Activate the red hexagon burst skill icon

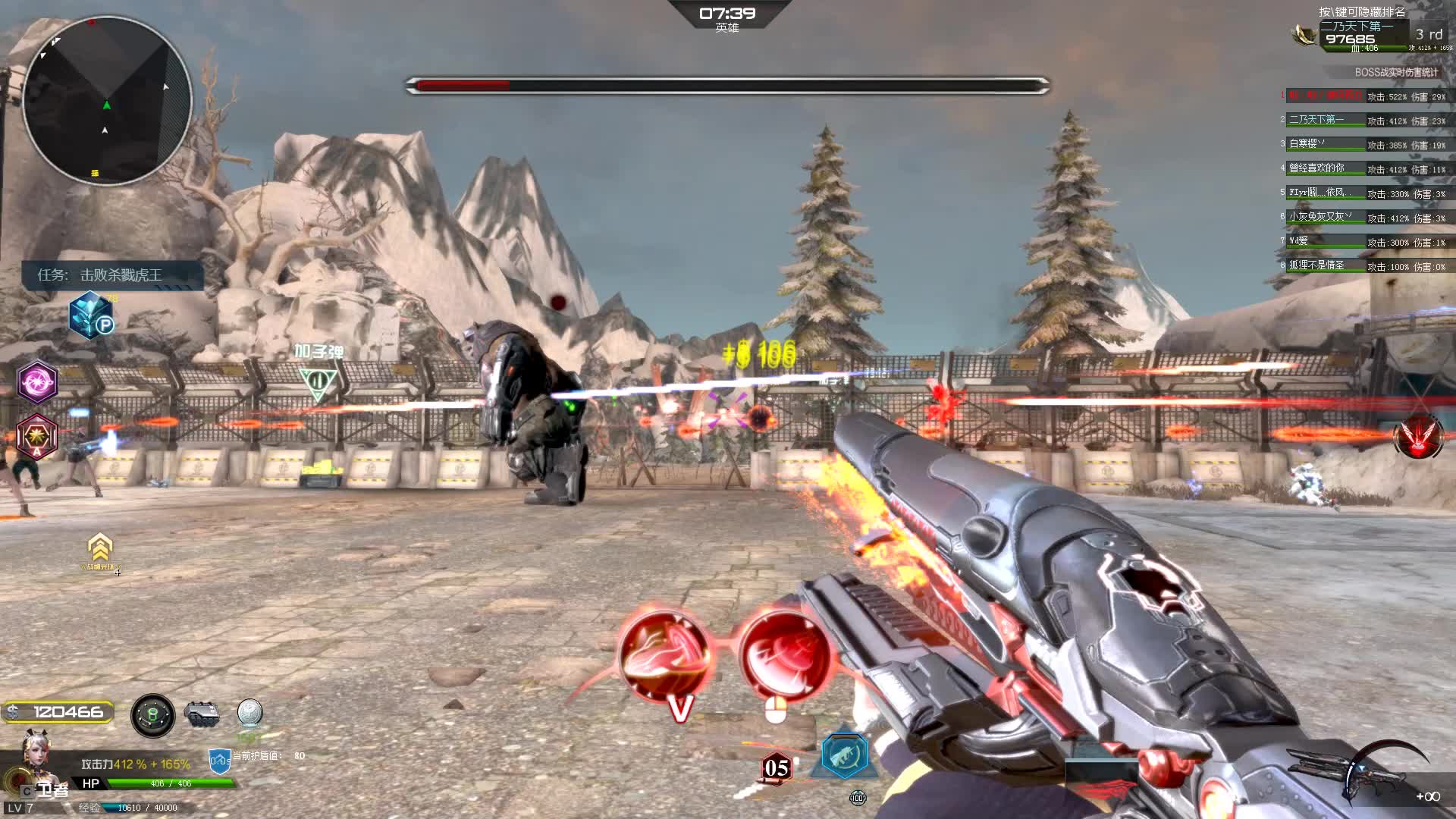tap(37, 437)
